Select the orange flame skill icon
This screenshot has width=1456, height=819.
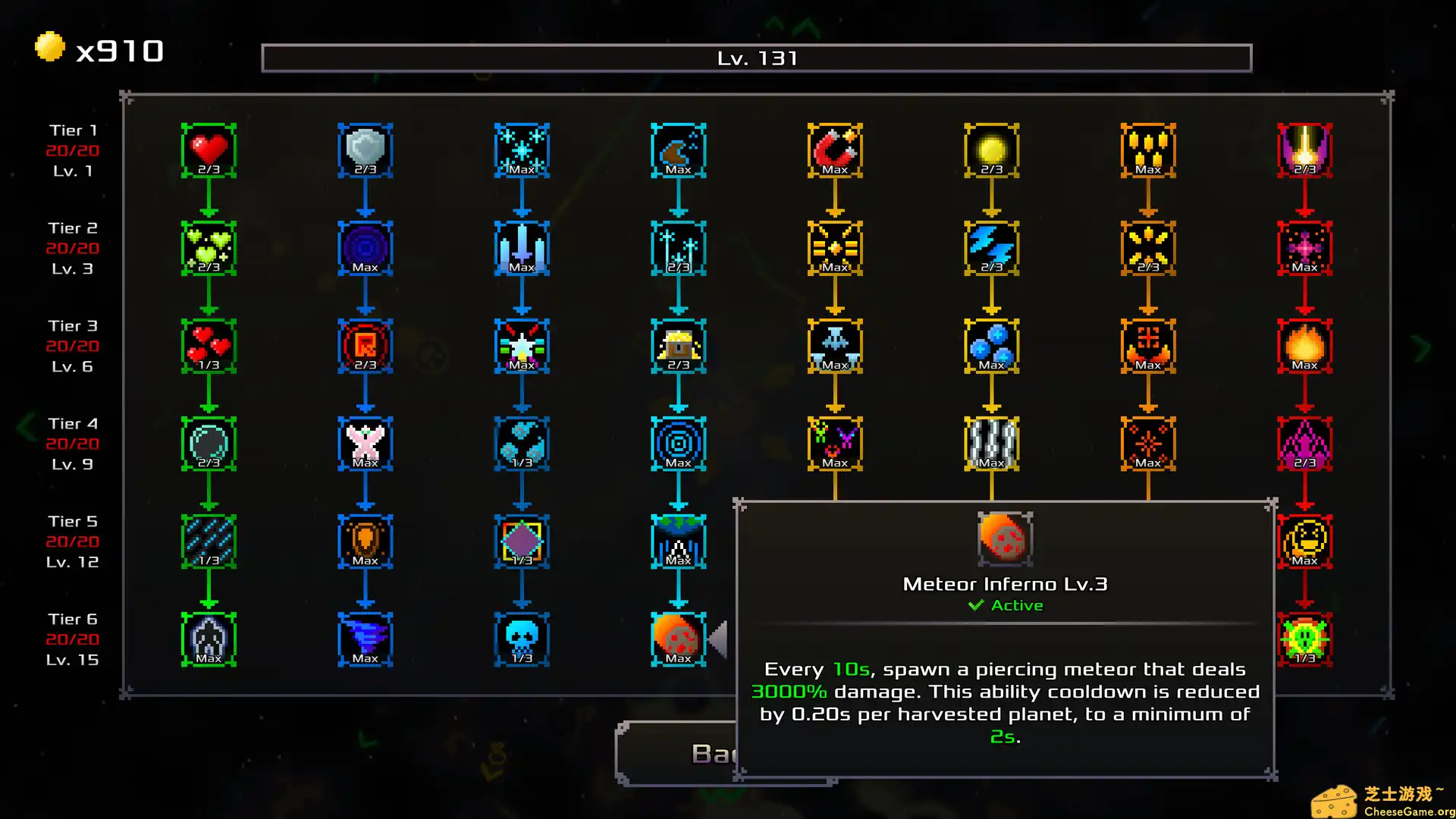(1304, 346)
